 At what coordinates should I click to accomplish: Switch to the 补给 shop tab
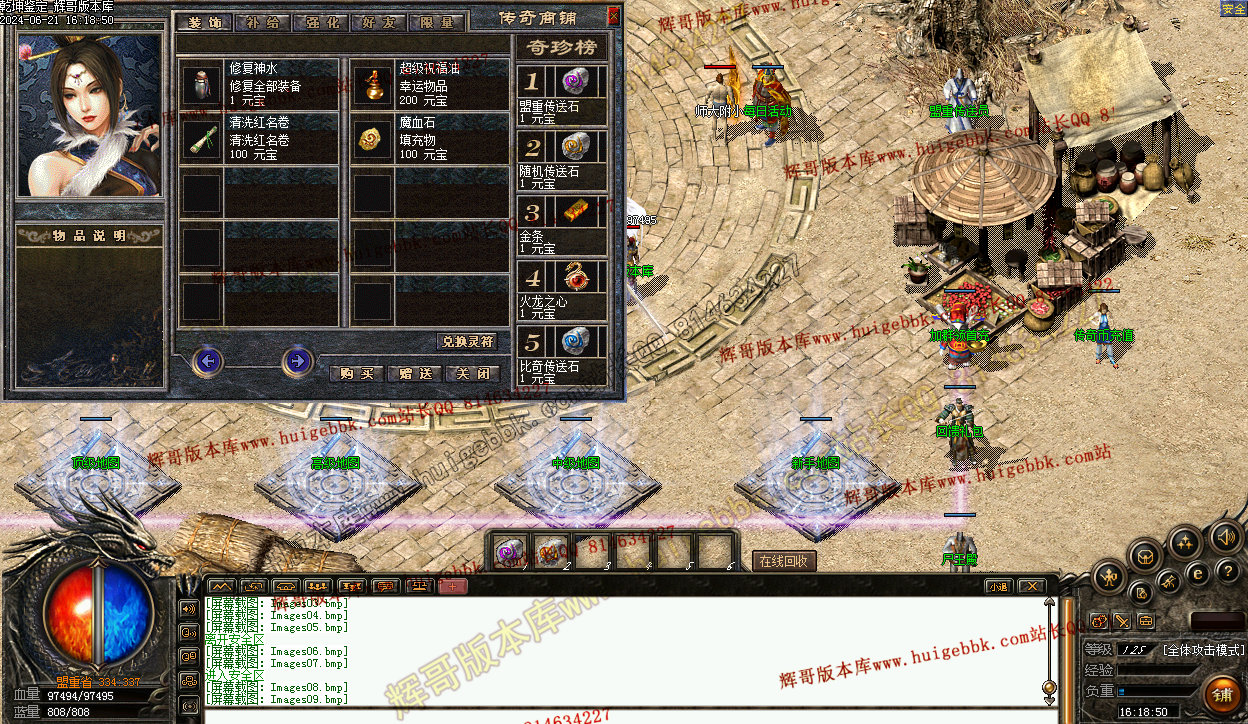pyautogui.click(x=263, y=22)
